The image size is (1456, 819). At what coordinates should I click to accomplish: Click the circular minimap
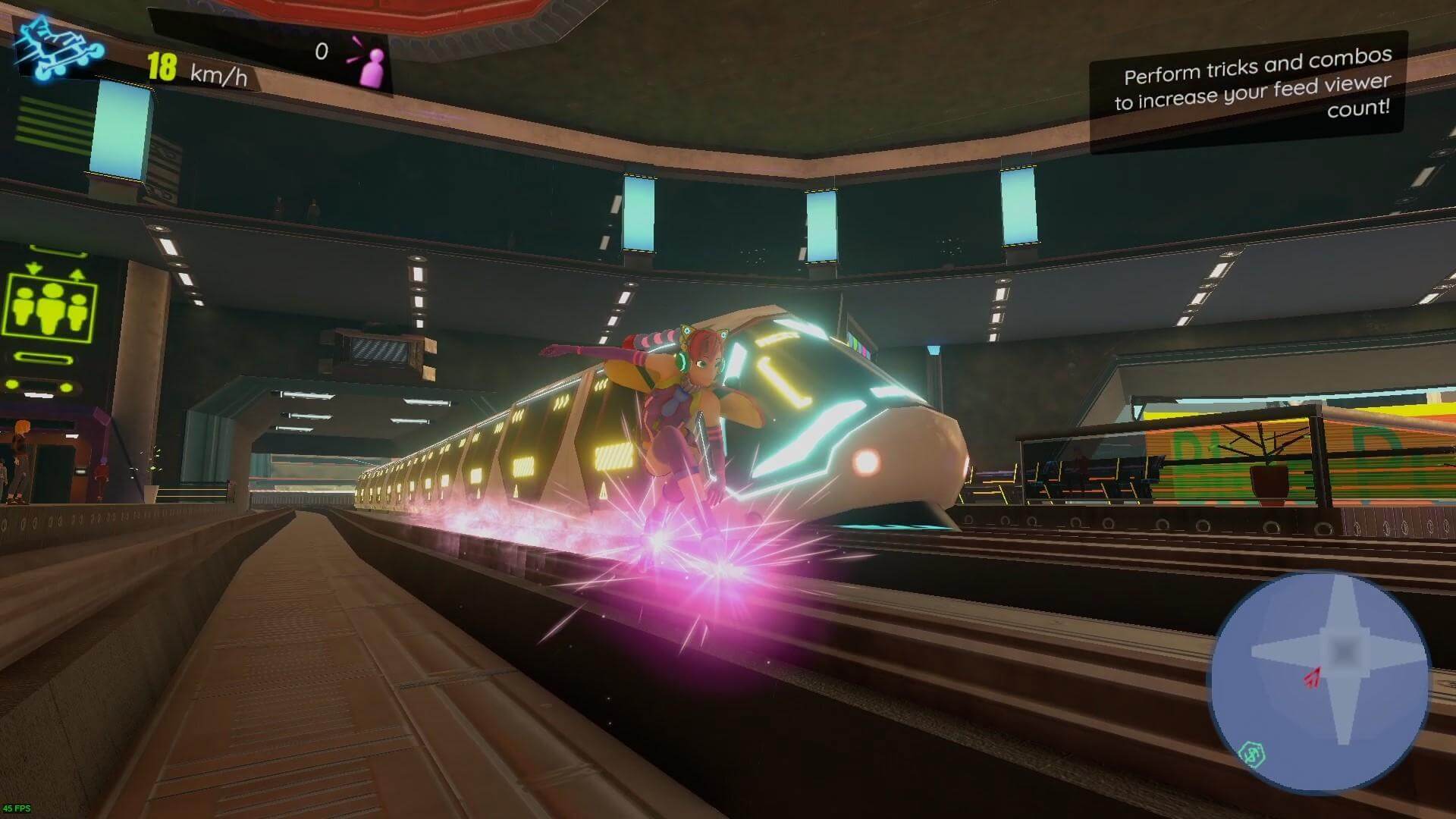pos(1319,681)
